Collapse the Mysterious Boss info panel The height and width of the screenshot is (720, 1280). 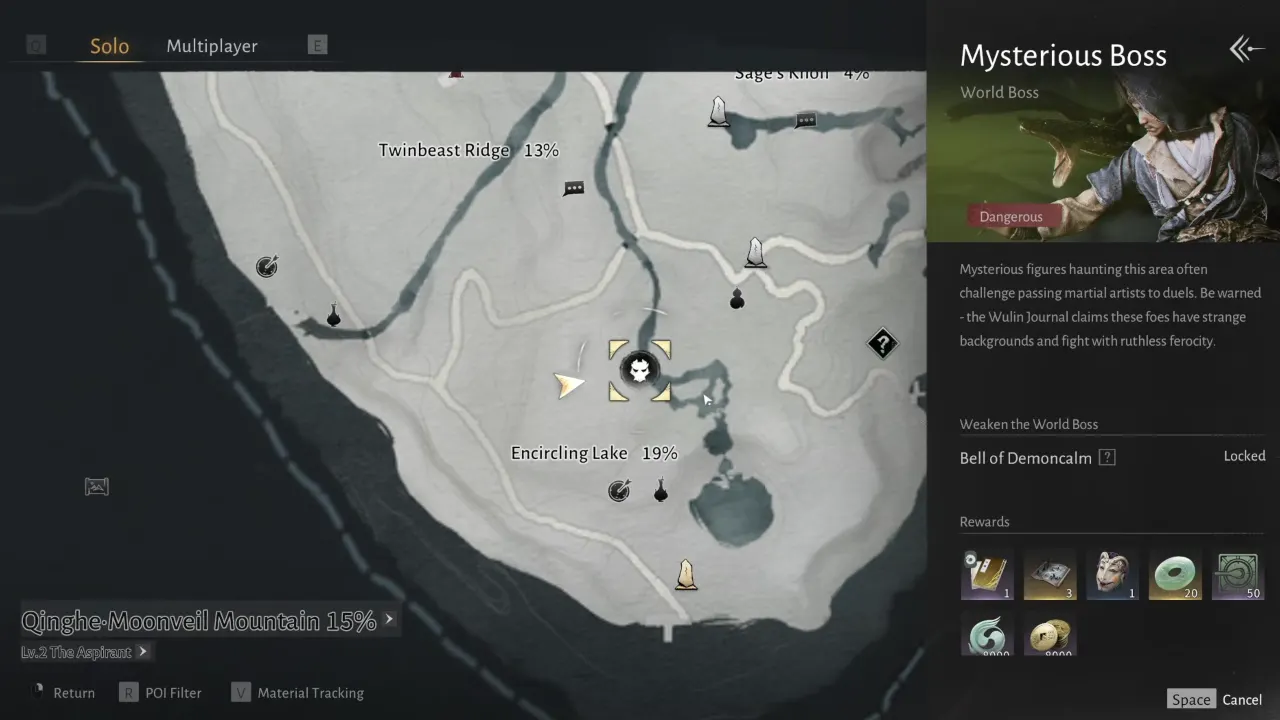point(1245,48)
